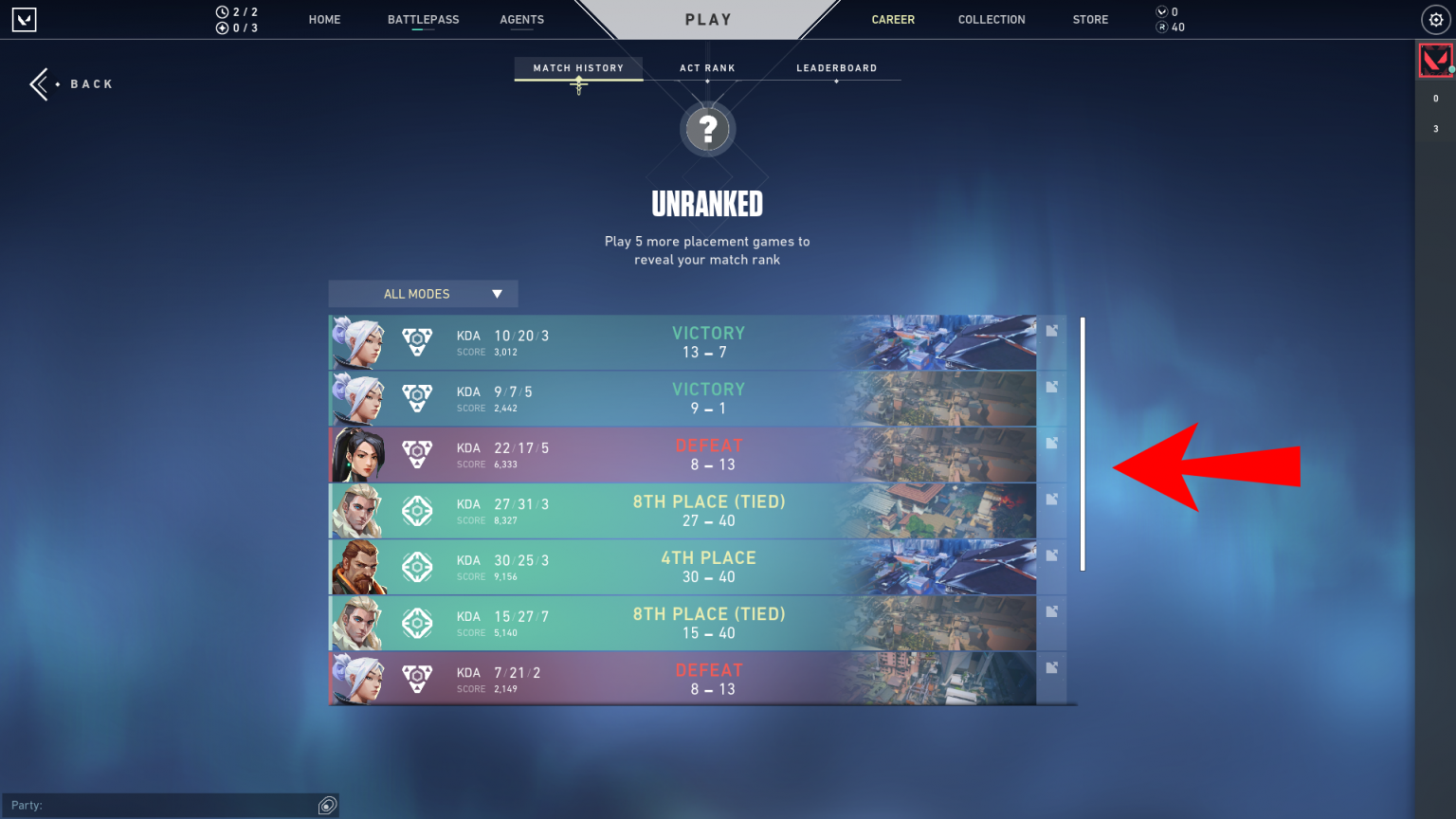Screen dimensions: 1456x819
Task: Open the LEADERBOARD tab
Action: [836, 67]
